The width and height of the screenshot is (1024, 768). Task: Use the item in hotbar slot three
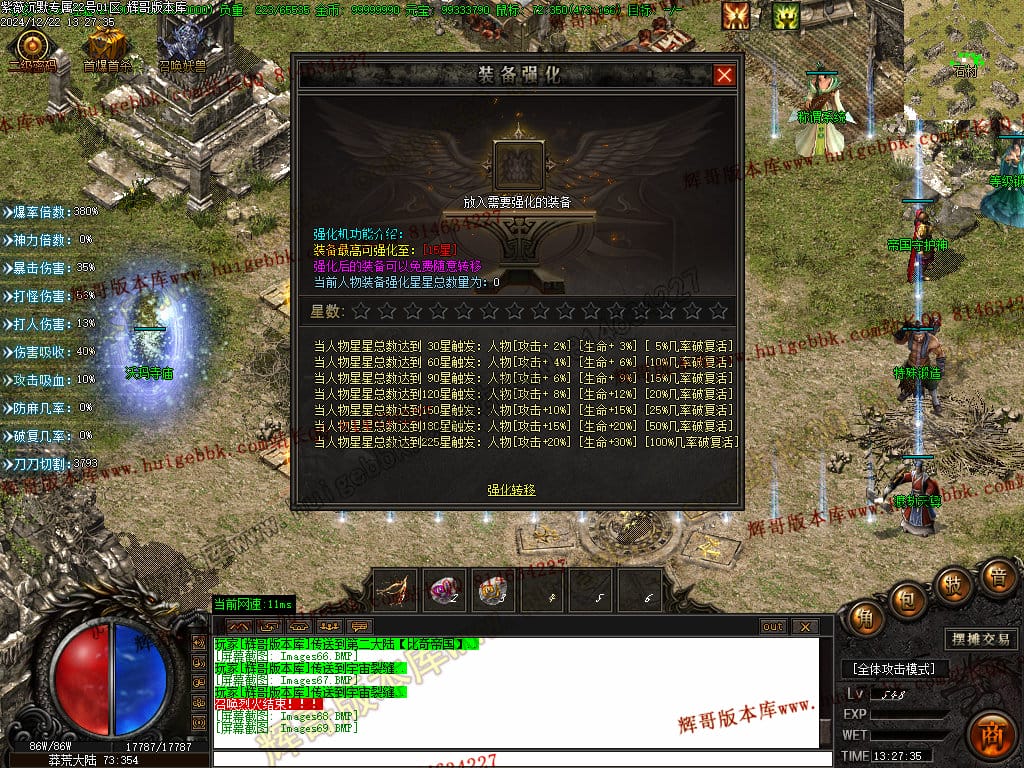point(493,590)
